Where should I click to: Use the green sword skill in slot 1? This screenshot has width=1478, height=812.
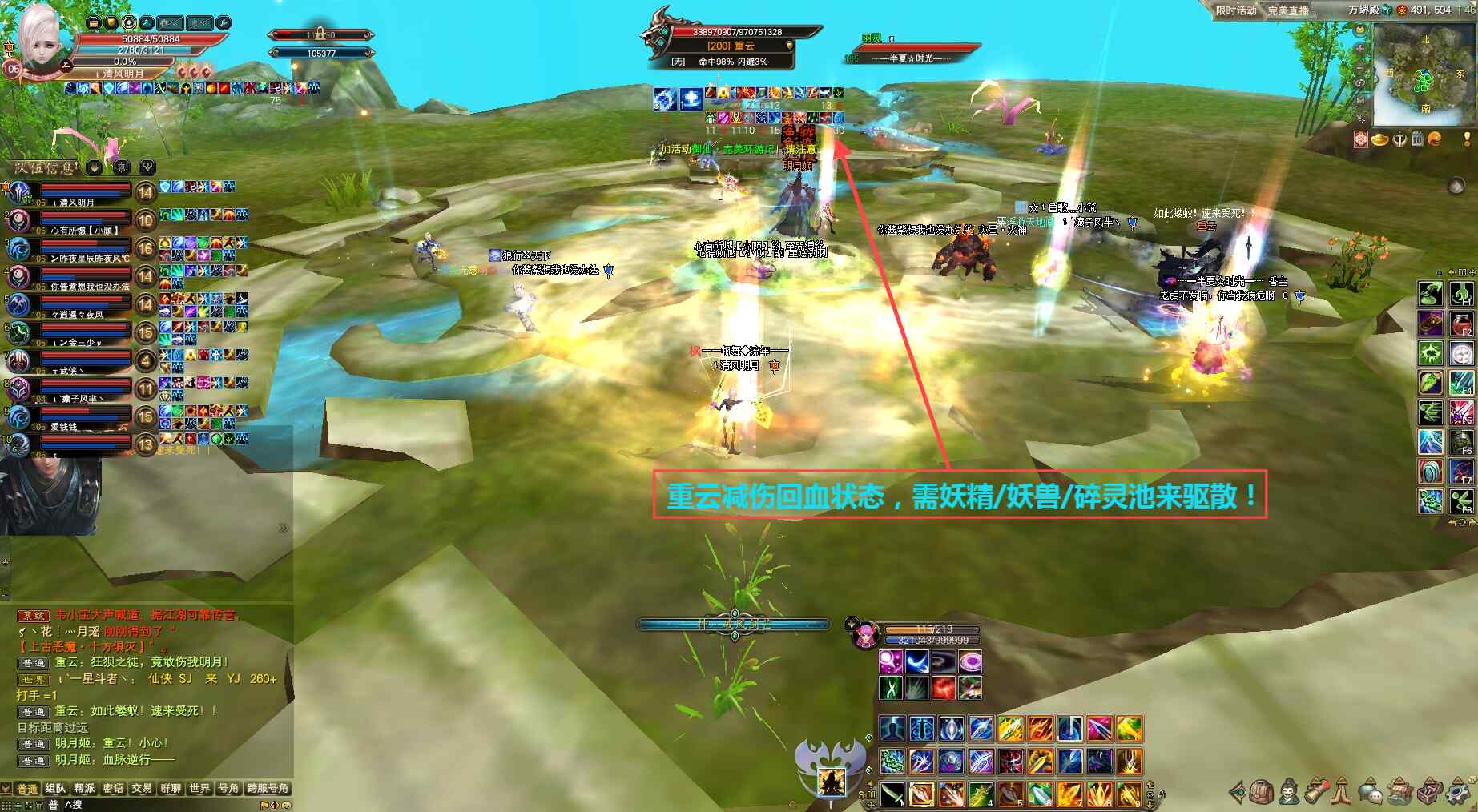click(892, 794)
